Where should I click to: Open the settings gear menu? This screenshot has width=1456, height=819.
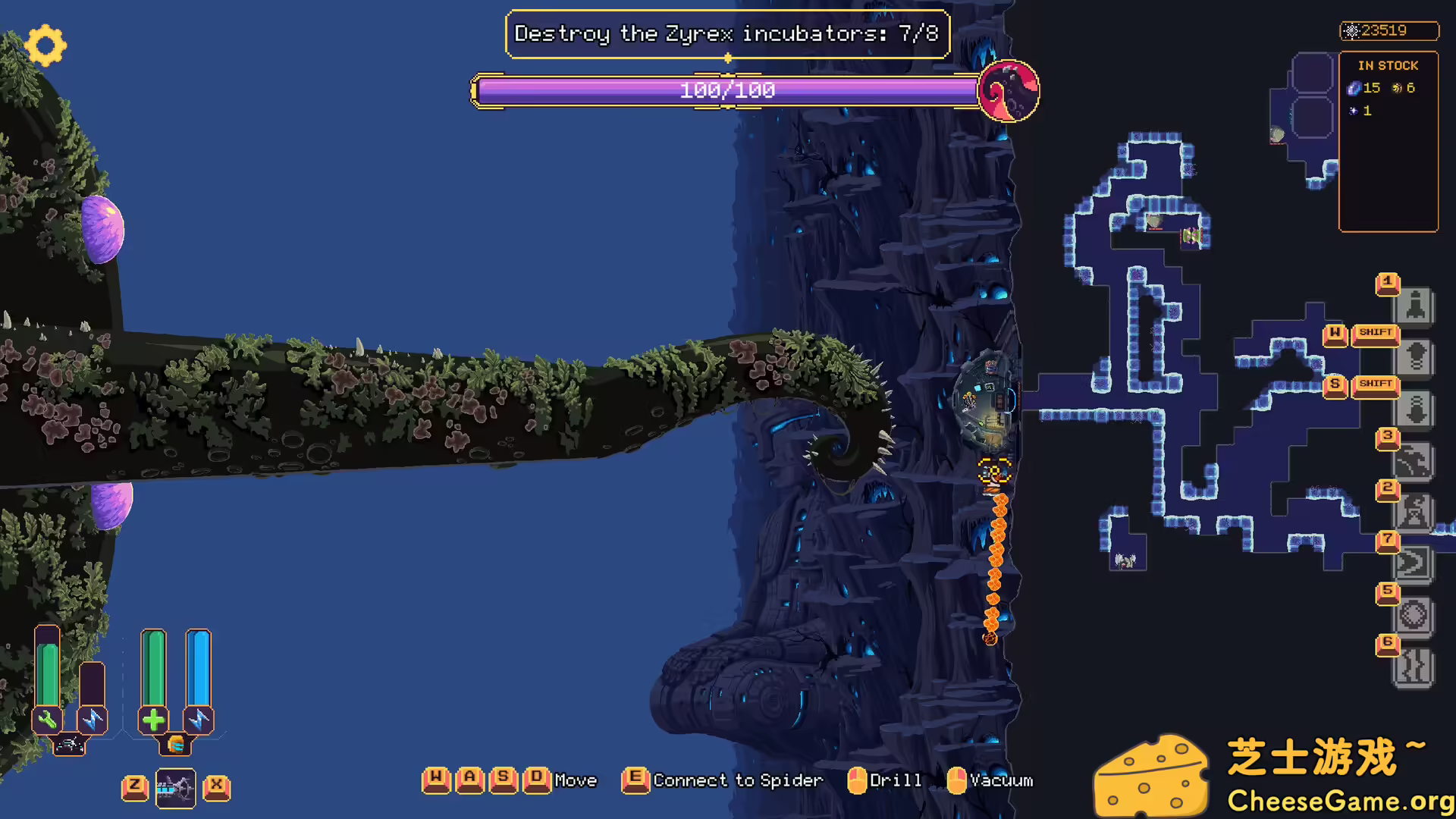click(x=45, y=45)
